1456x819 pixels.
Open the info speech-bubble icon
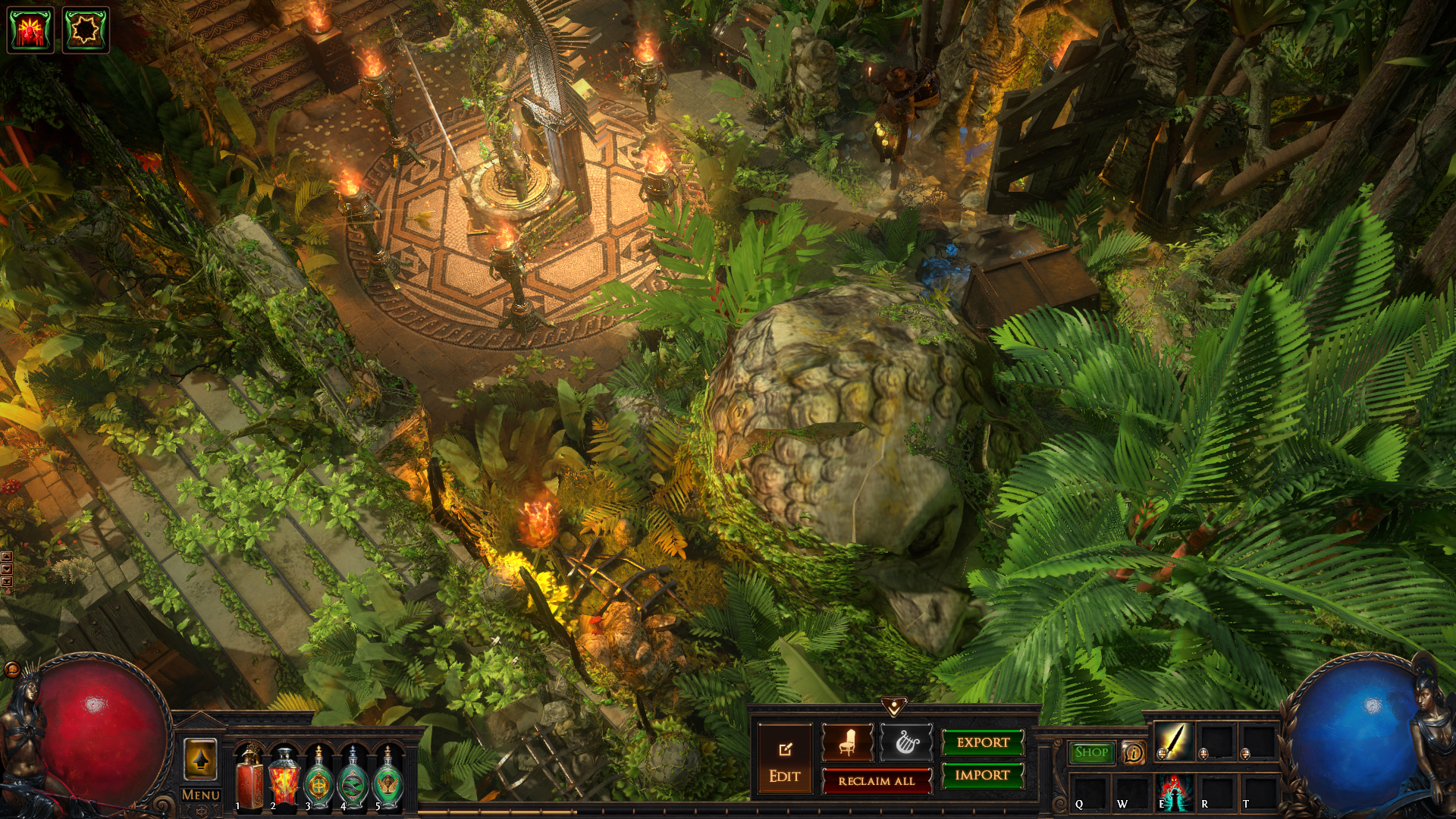1133,752
